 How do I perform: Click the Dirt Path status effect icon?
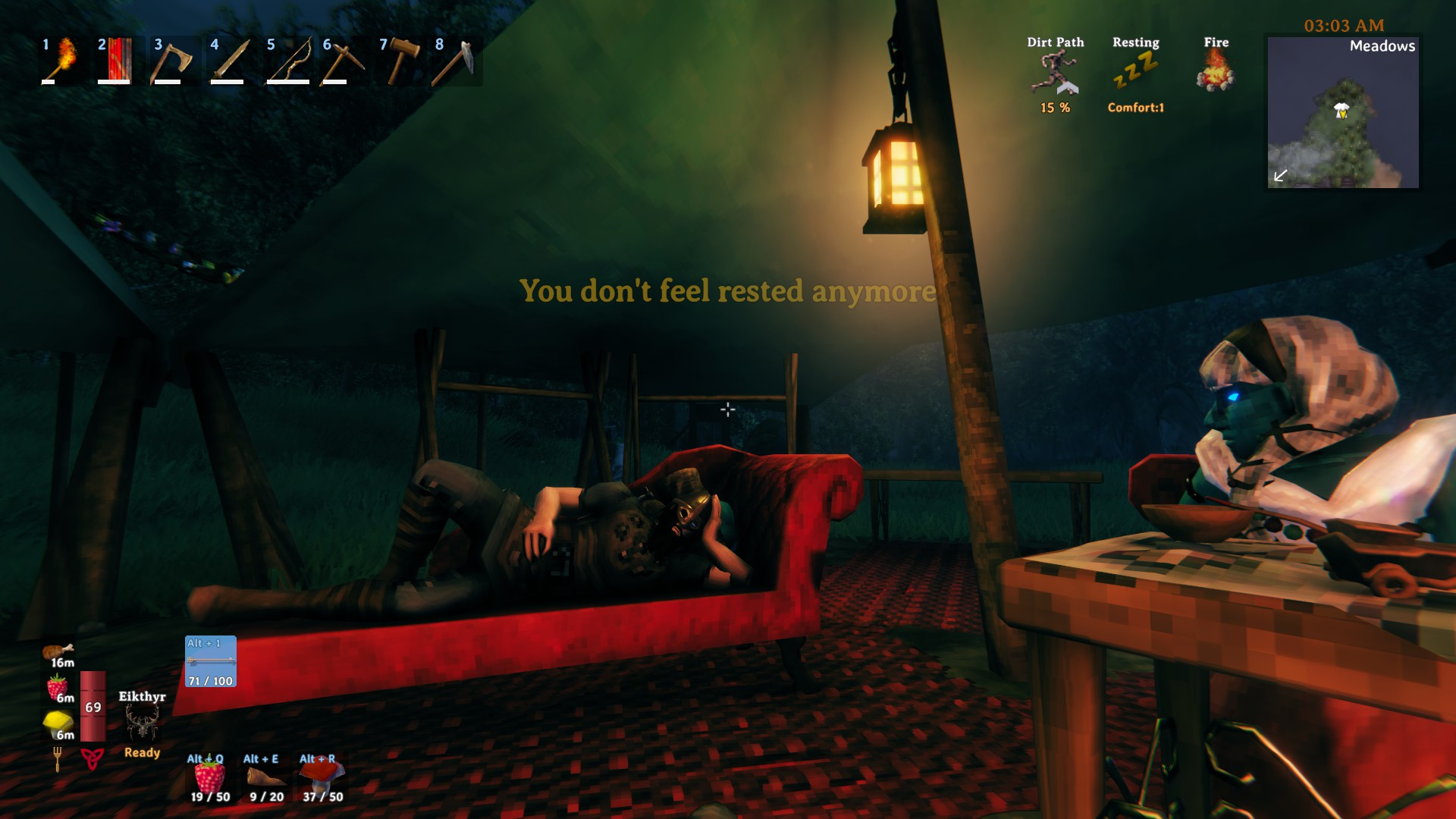[1055, 73]
